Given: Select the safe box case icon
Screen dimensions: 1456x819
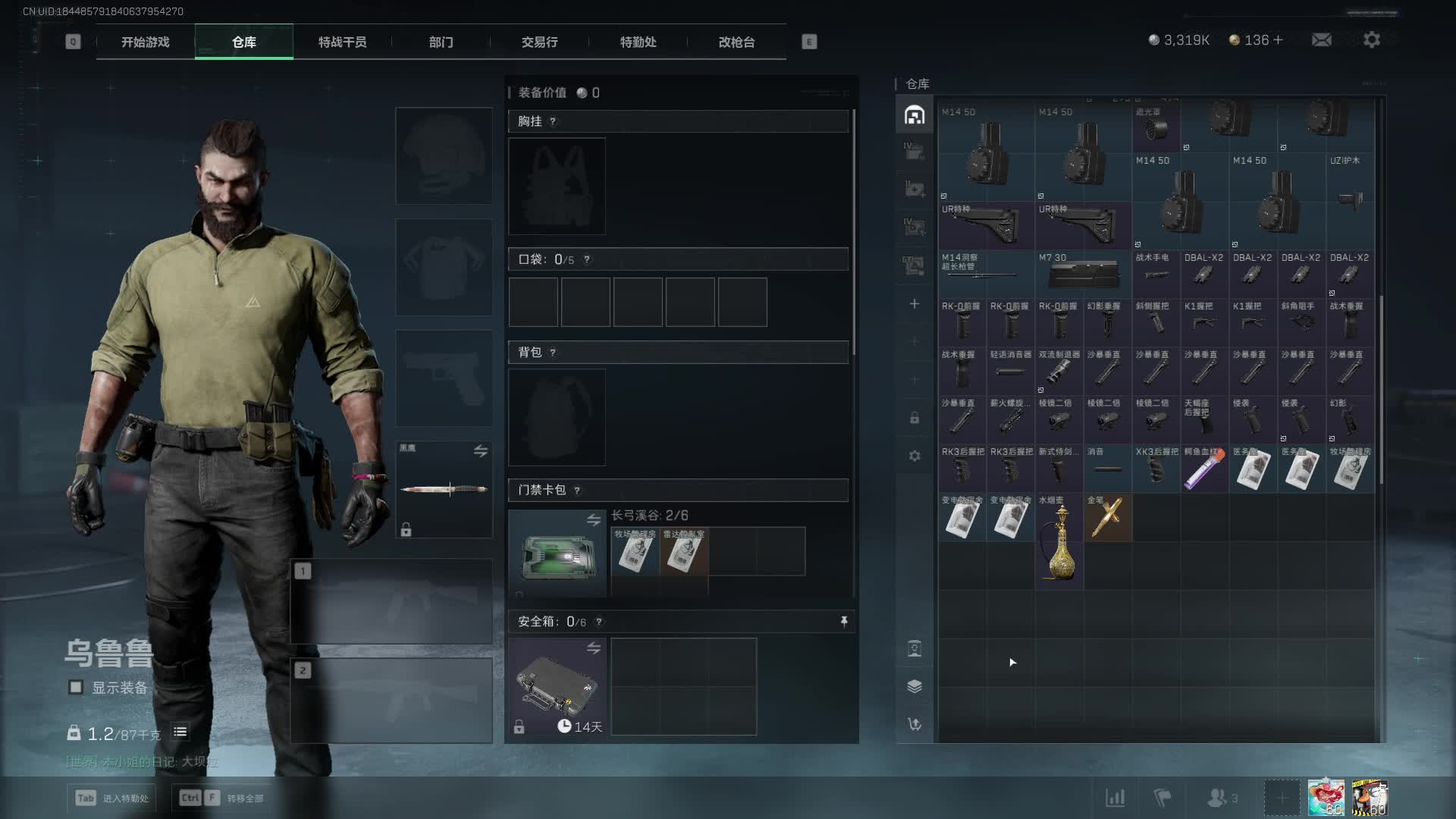Looking at the screenshot, I should coord(557,686).
